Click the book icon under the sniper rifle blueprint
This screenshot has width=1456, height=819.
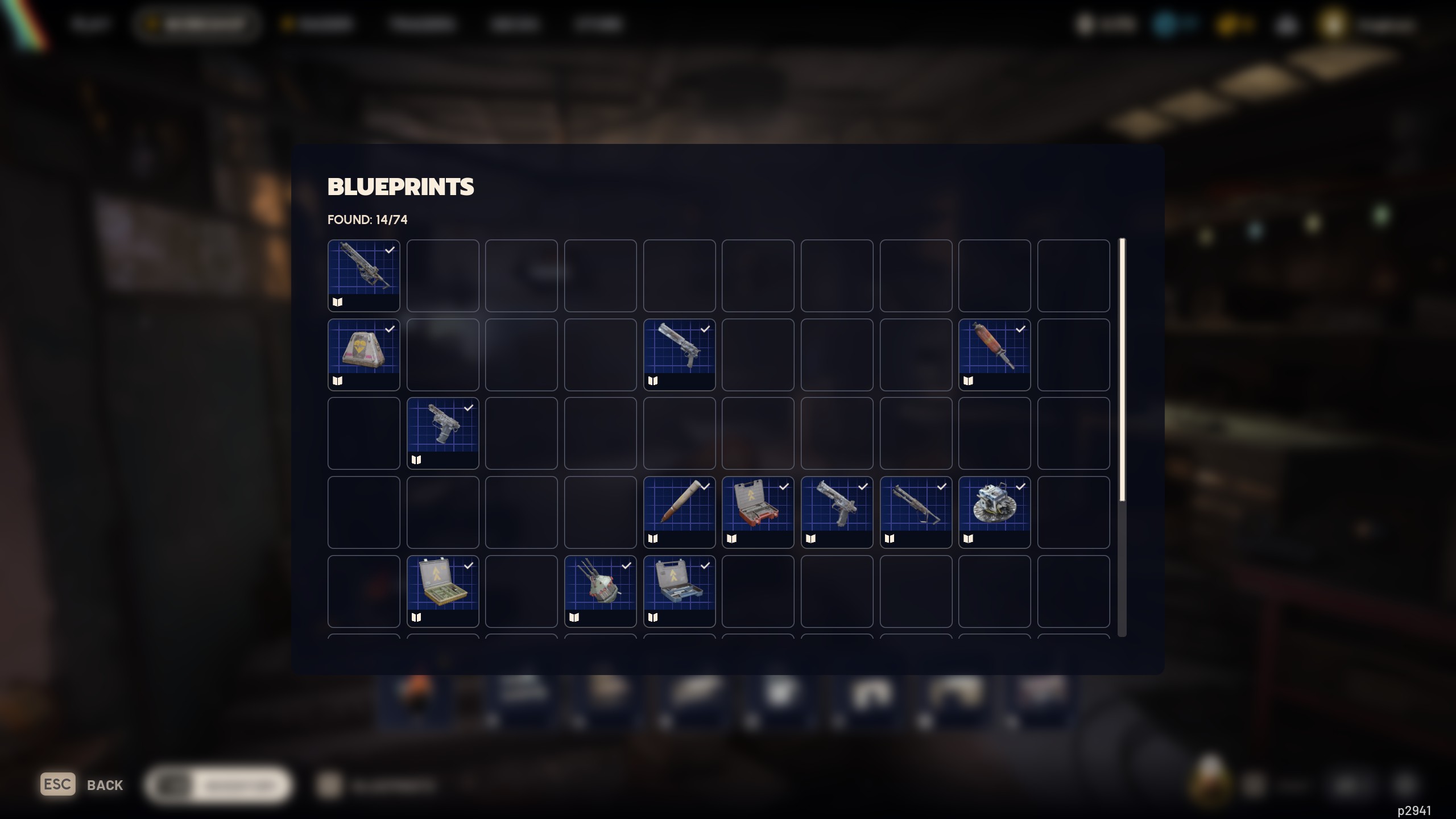point(337,302)
